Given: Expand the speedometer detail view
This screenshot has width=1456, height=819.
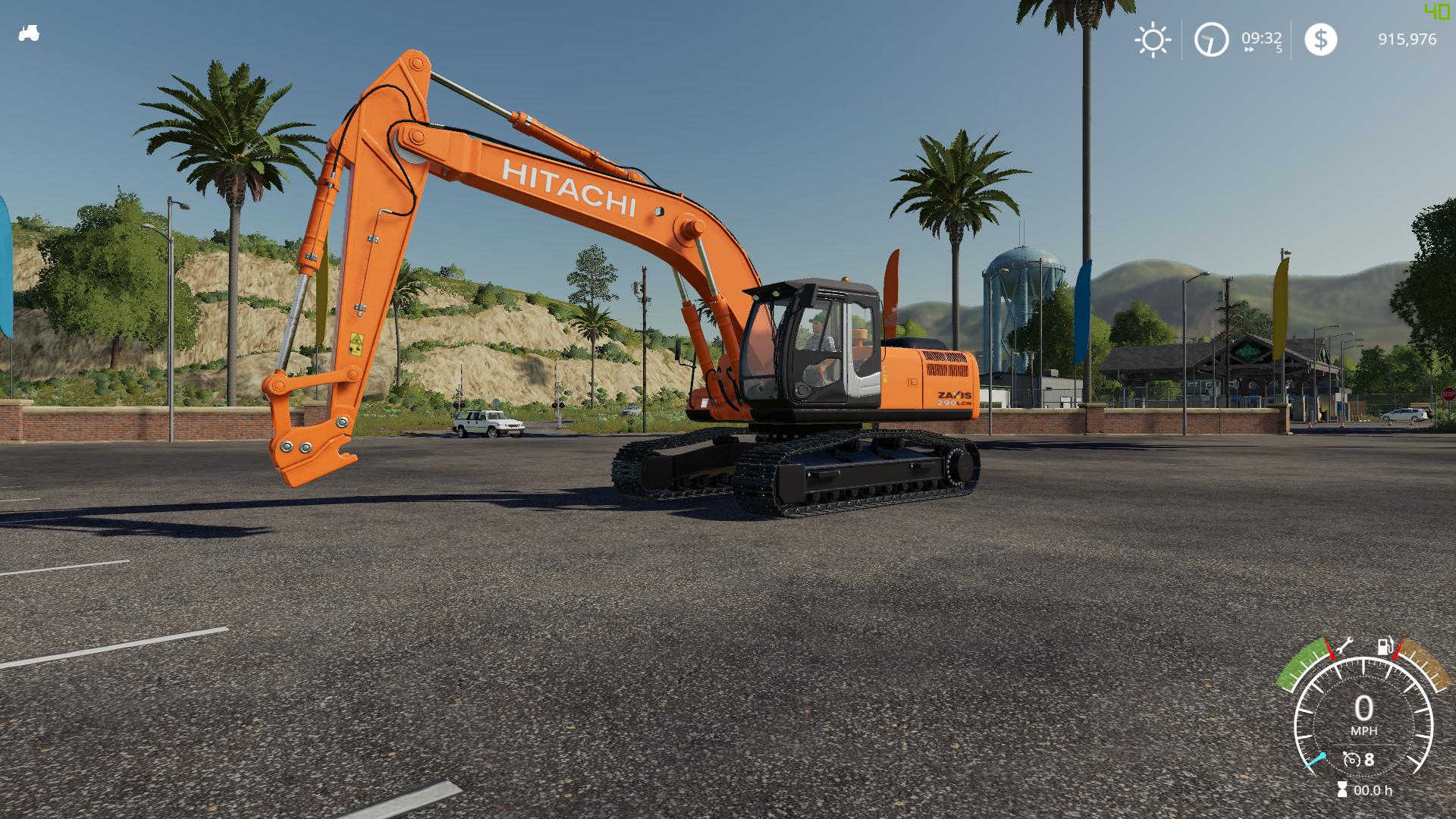Looking at the screenshot, I should 1363,717.
